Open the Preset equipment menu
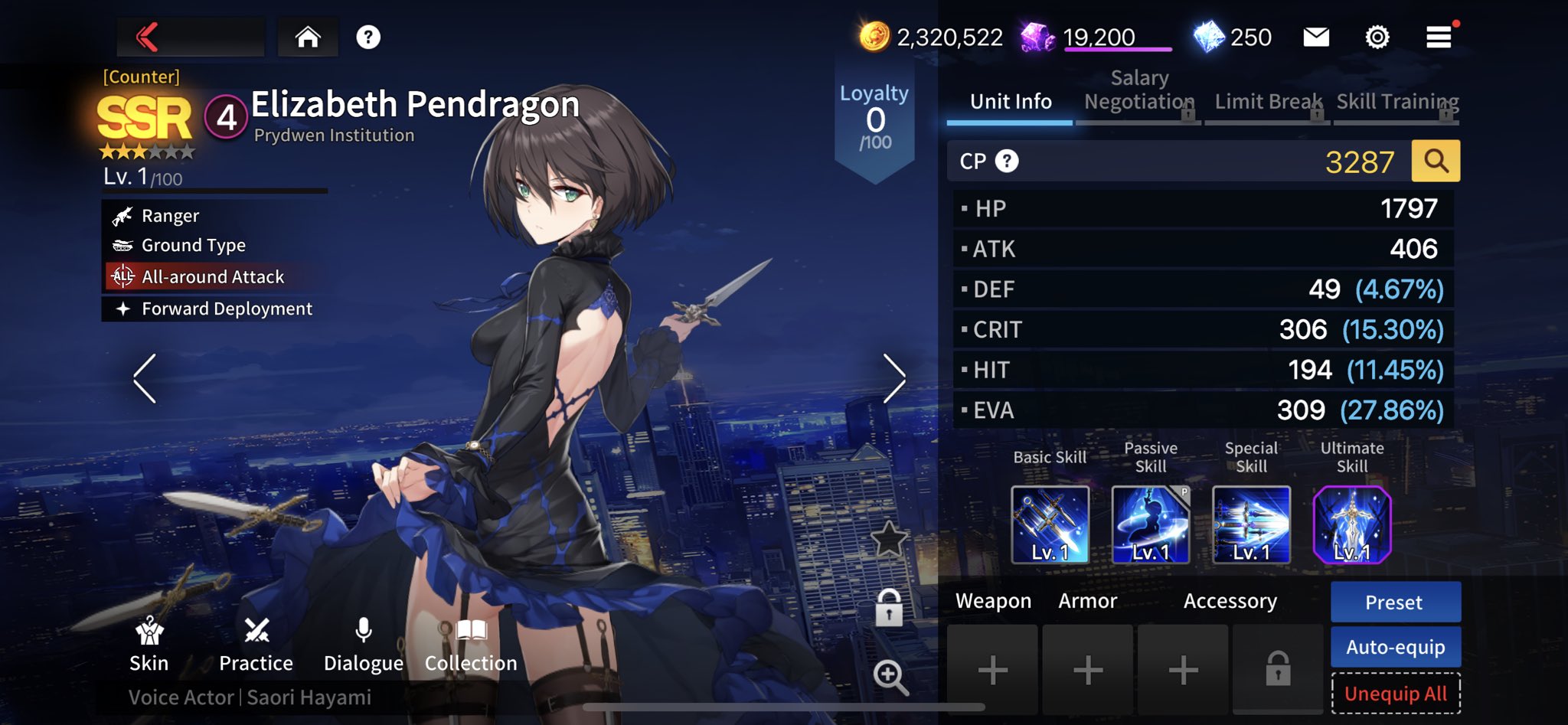 point(1395,603)
